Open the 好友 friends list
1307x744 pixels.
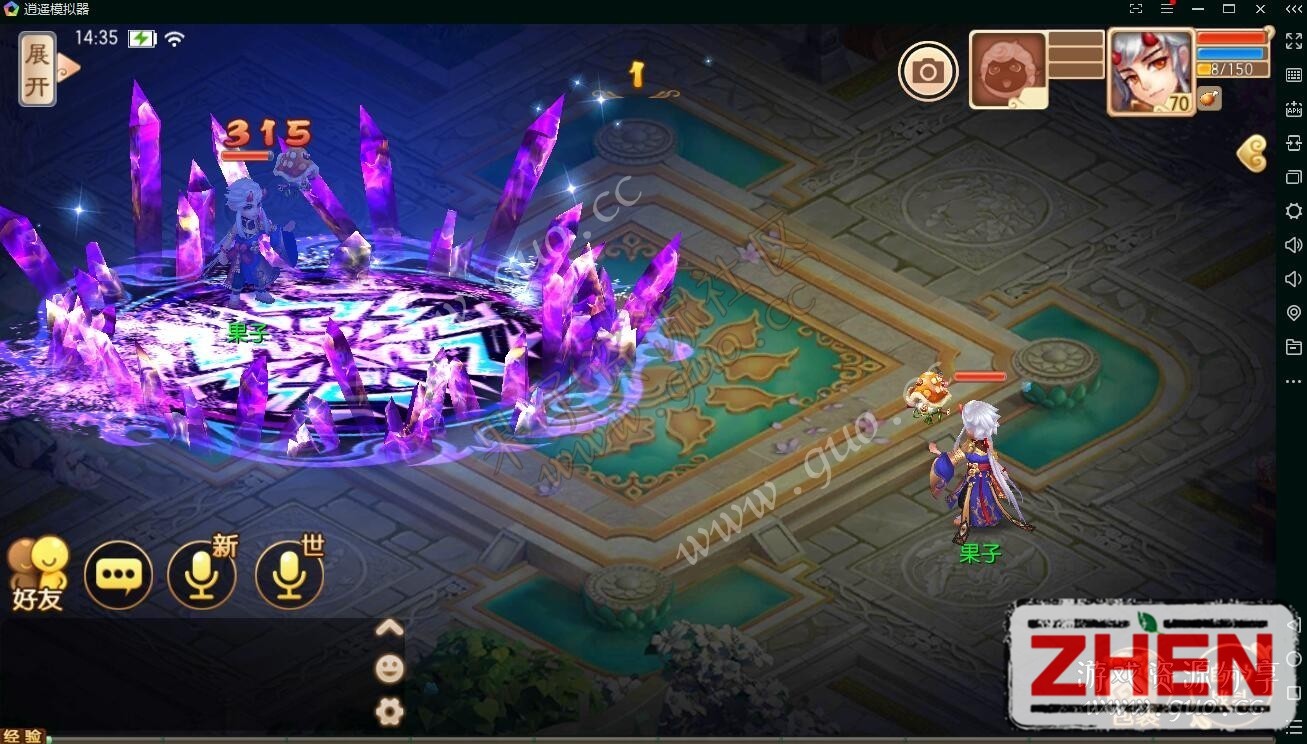38,575
